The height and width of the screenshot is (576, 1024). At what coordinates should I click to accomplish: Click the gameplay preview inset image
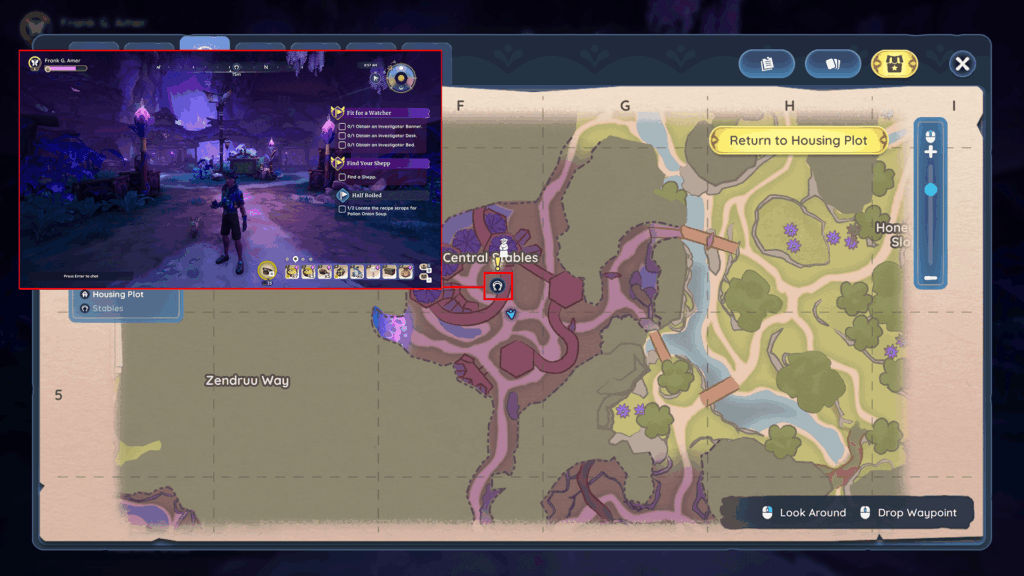pyautogui.click(x=231, y=169)
